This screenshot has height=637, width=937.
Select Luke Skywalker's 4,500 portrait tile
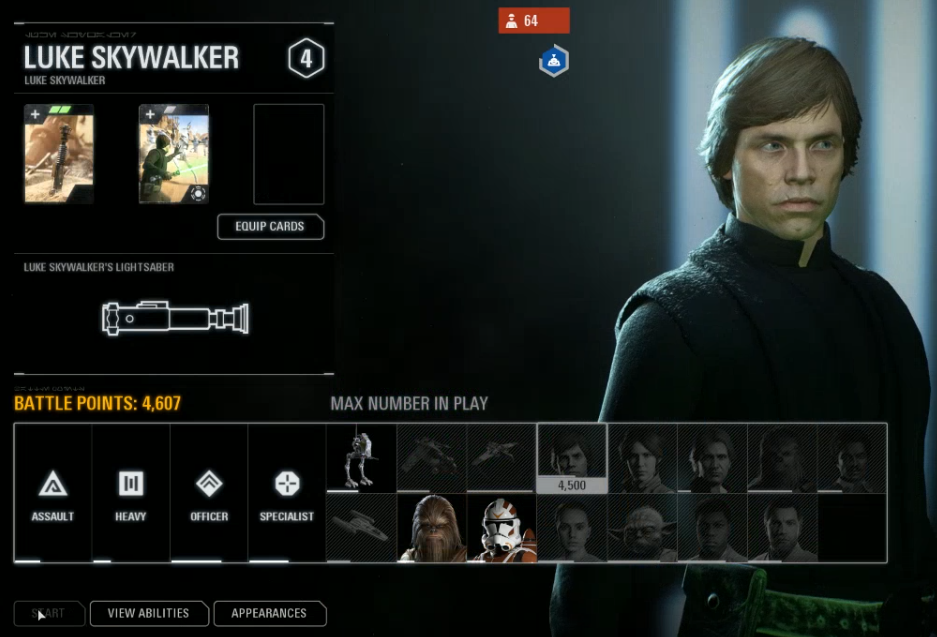pyautogui.click(x=571, y=457)
